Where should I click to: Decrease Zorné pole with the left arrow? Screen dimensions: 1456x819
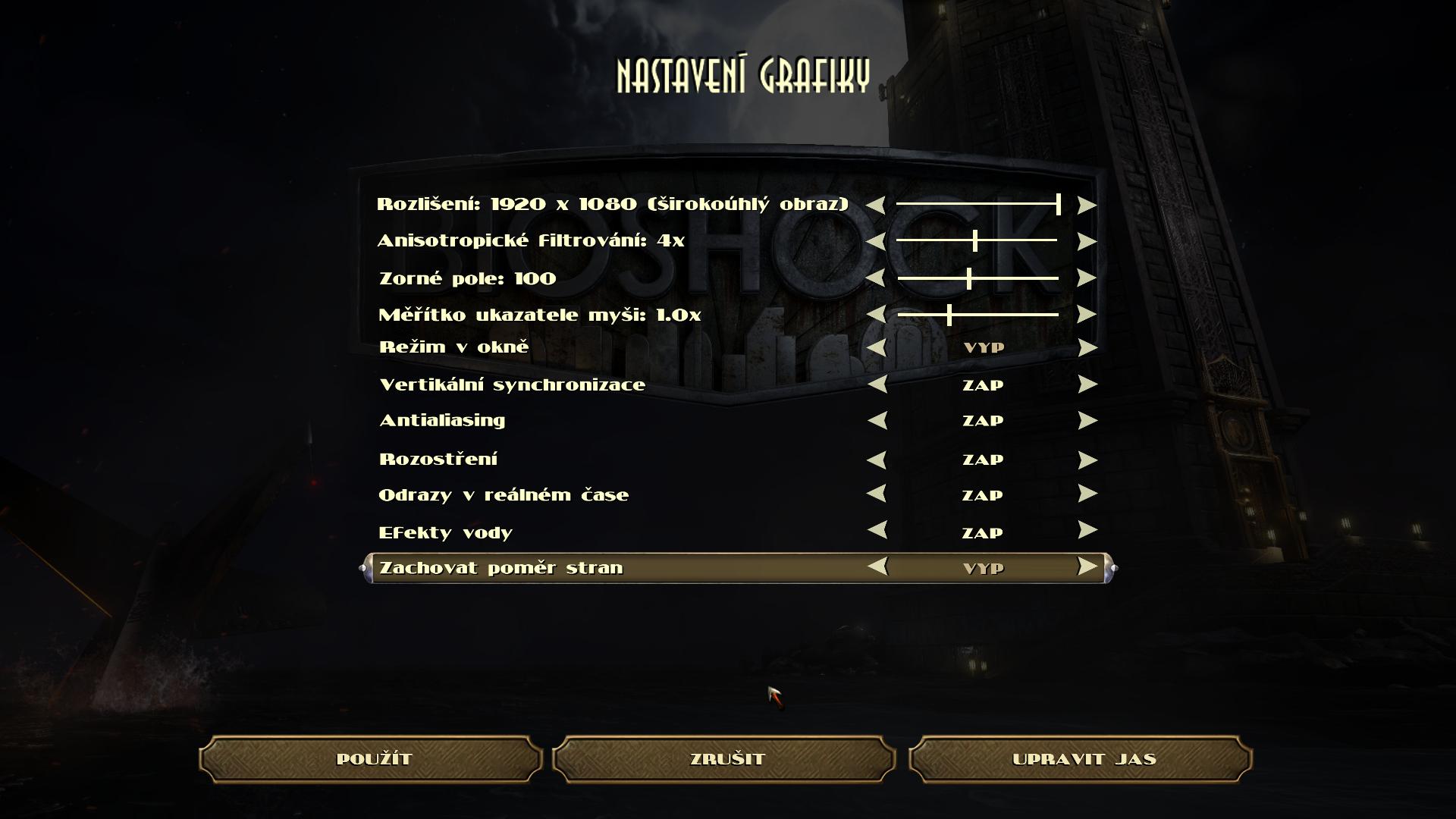pos(876,278)
